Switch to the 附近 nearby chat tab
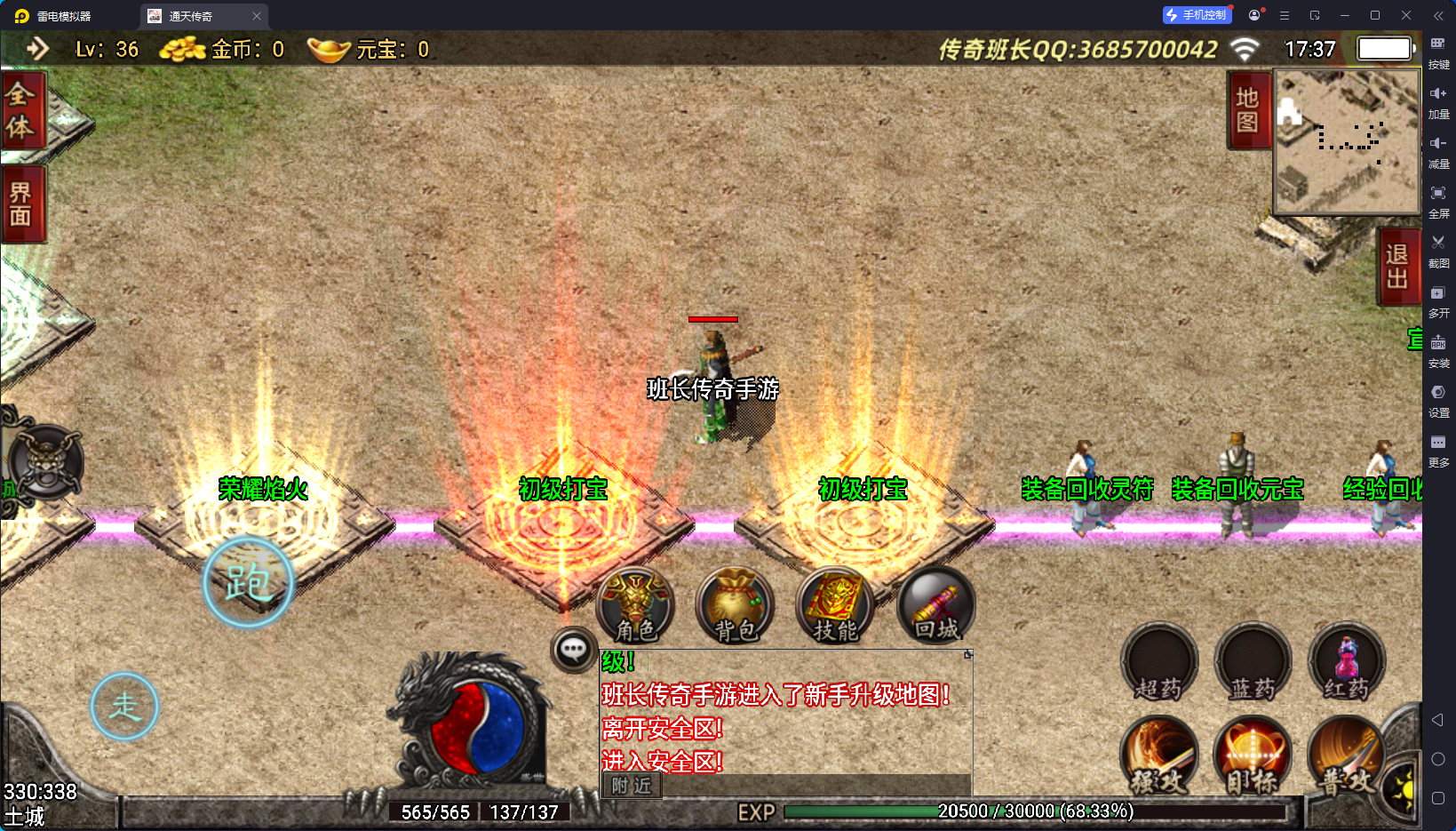The height and width of the screenshot is (831, 1456). coord(632,786)
